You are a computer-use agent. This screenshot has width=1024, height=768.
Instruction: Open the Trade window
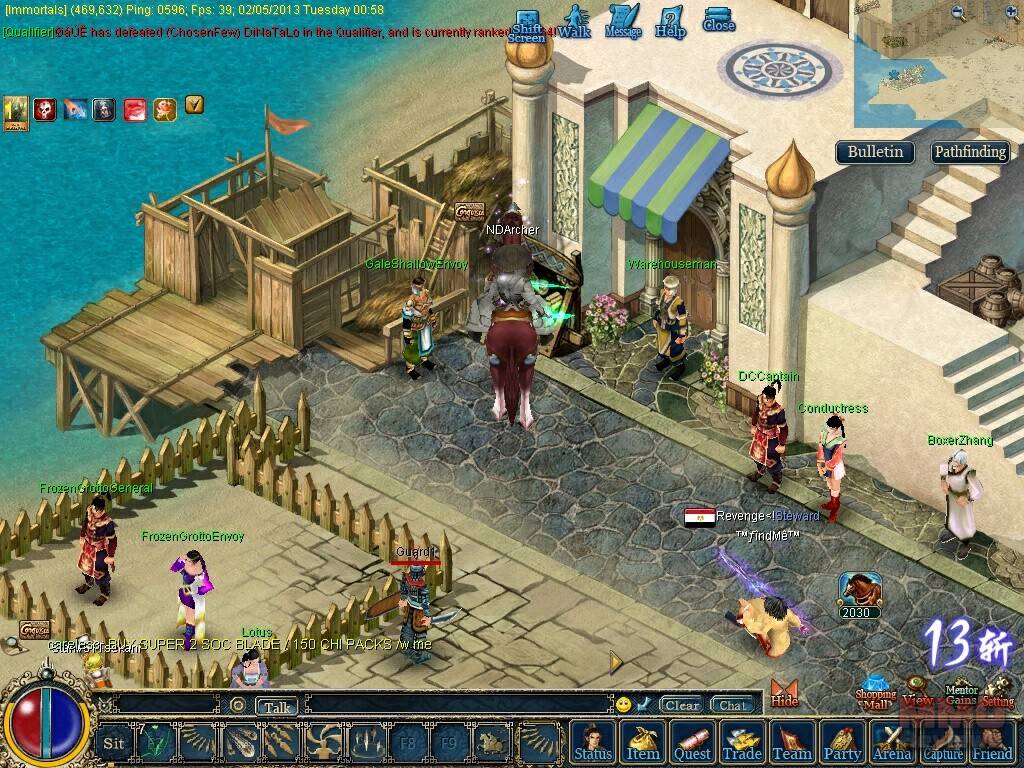pos(742,742)
